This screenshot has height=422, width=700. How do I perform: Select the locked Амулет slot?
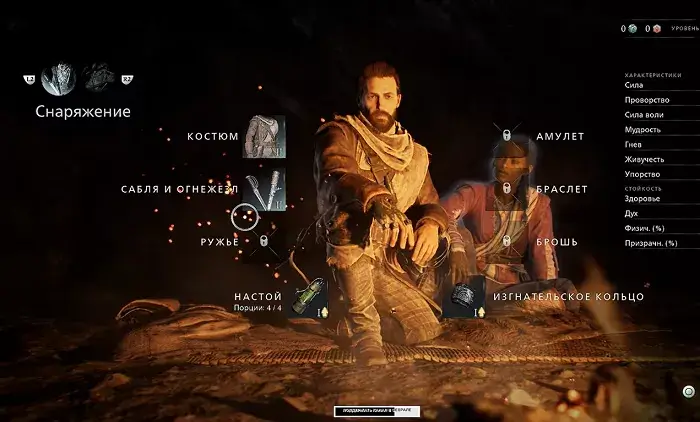507,136
